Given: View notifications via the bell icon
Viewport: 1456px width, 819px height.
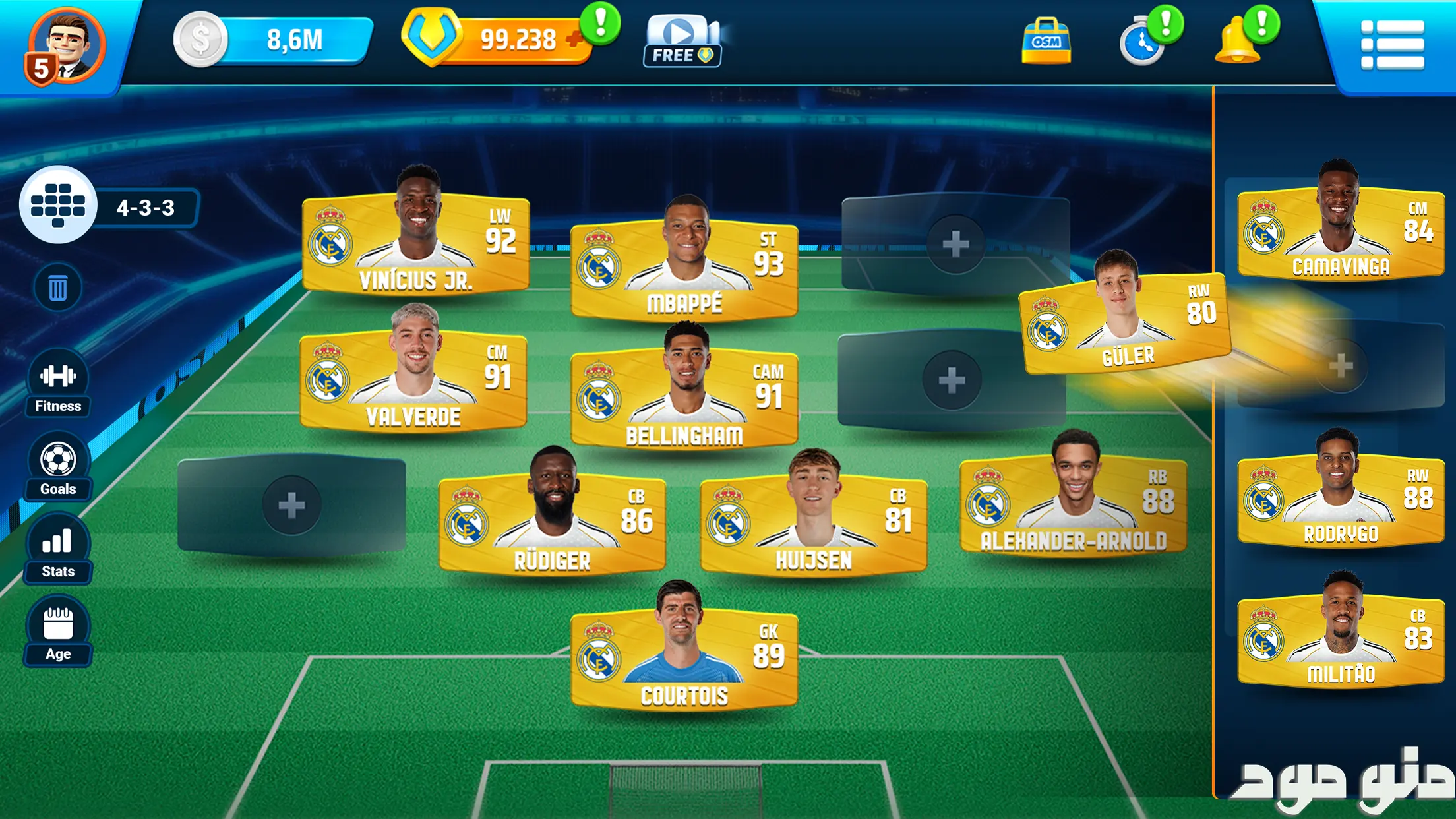Looking at the screenshot, I should point(1238,42).
